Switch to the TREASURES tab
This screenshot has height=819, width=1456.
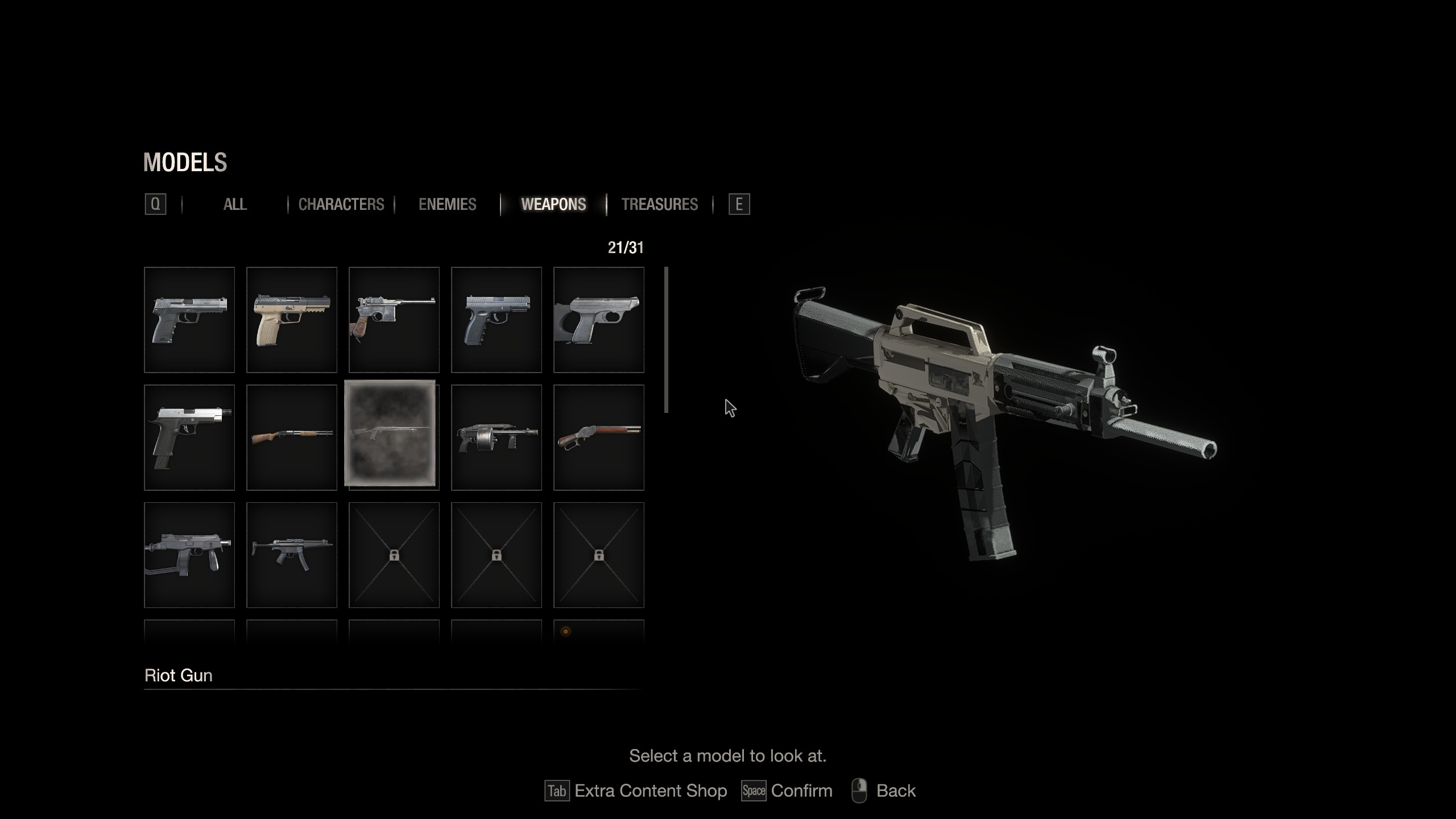[659, 205]
